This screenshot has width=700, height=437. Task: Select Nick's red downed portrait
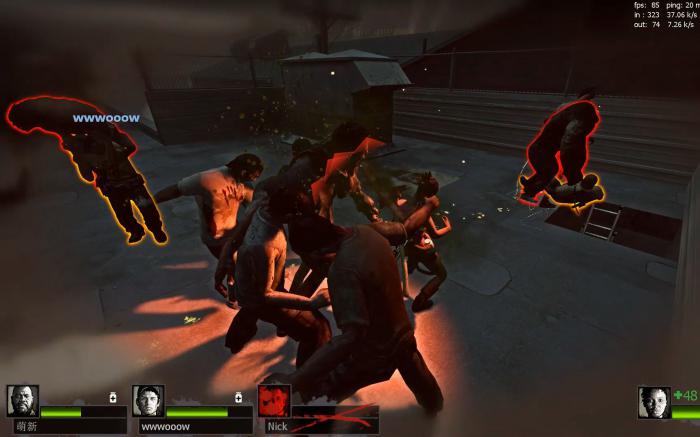pos(274,400)
